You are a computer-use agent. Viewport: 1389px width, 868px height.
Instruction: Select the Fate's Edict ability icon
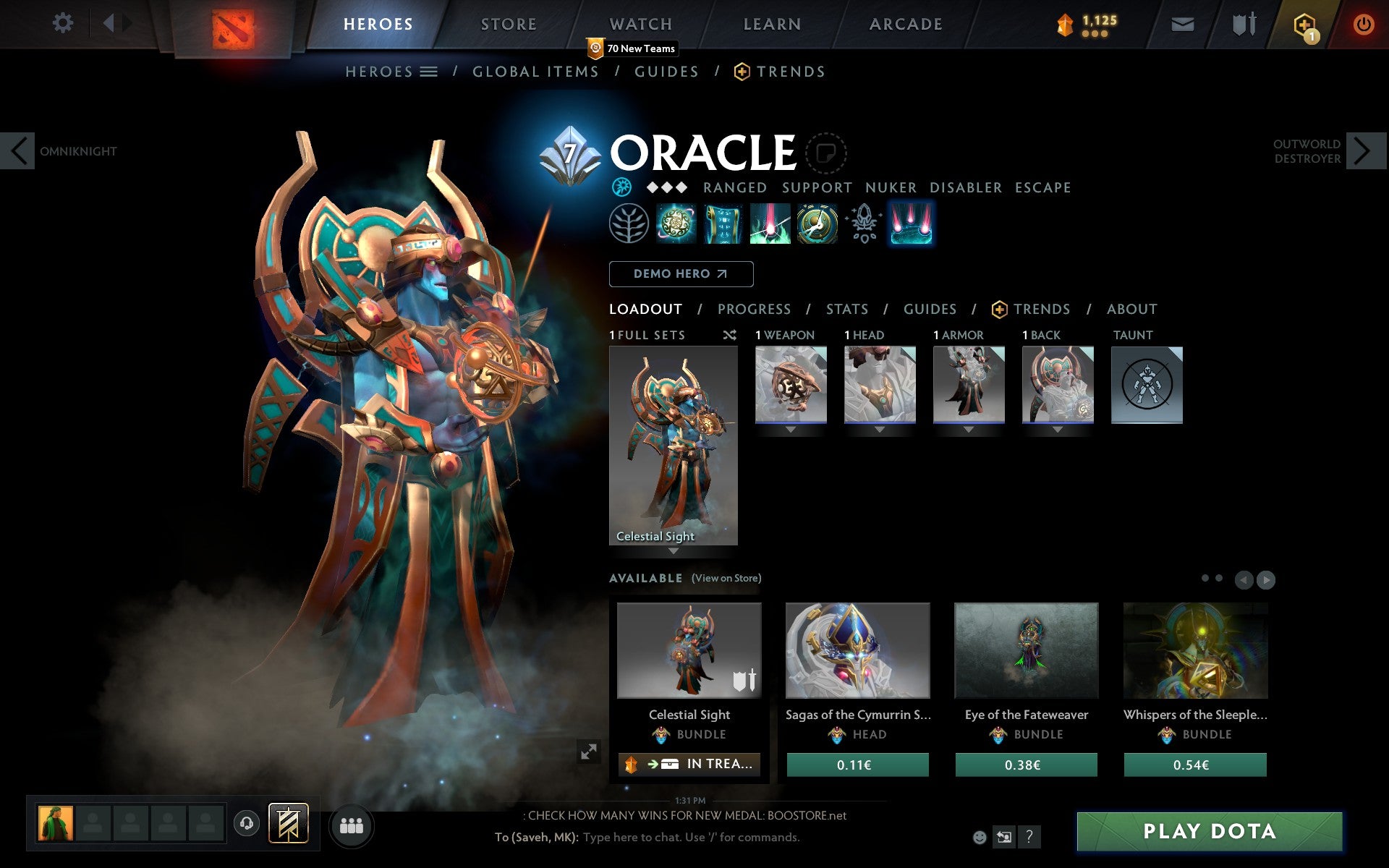[723, 224]
